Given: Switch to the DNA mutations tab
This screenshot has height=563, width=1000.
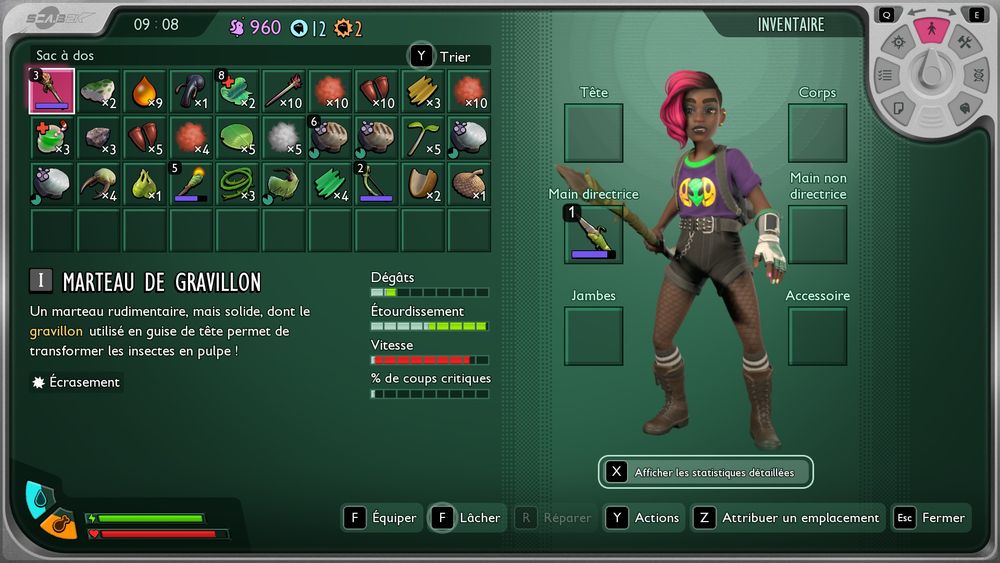Looking at the screenshot, I should click(977, 75).
